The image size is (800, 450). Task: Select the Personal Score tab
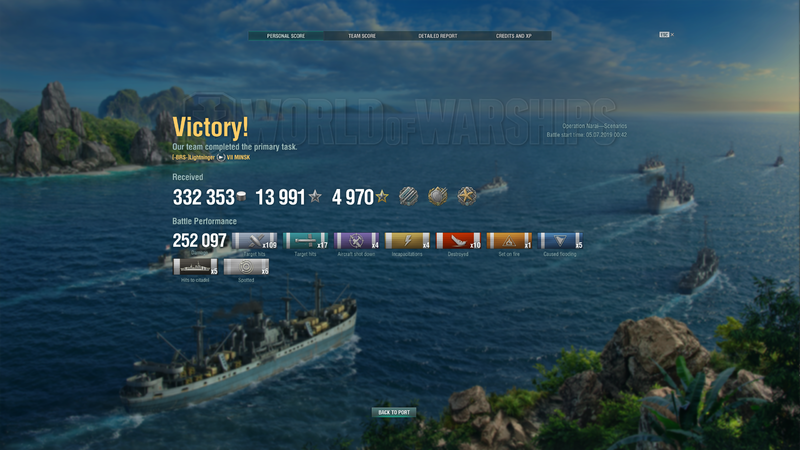pyautogui.click(x=285, y=36)
